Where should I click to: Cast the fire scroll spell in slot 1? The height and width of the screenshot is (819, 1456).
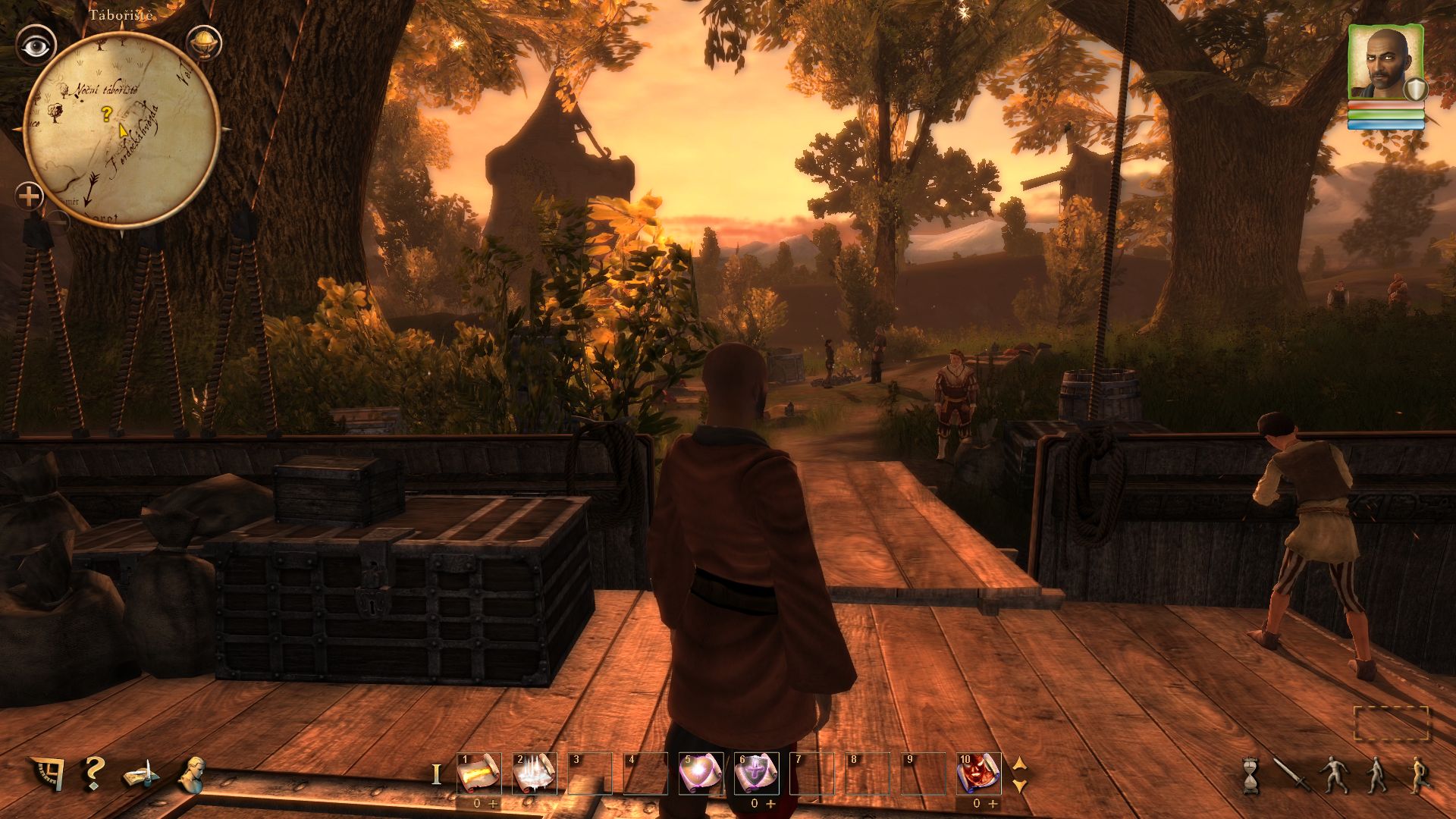tap(479, 773)
